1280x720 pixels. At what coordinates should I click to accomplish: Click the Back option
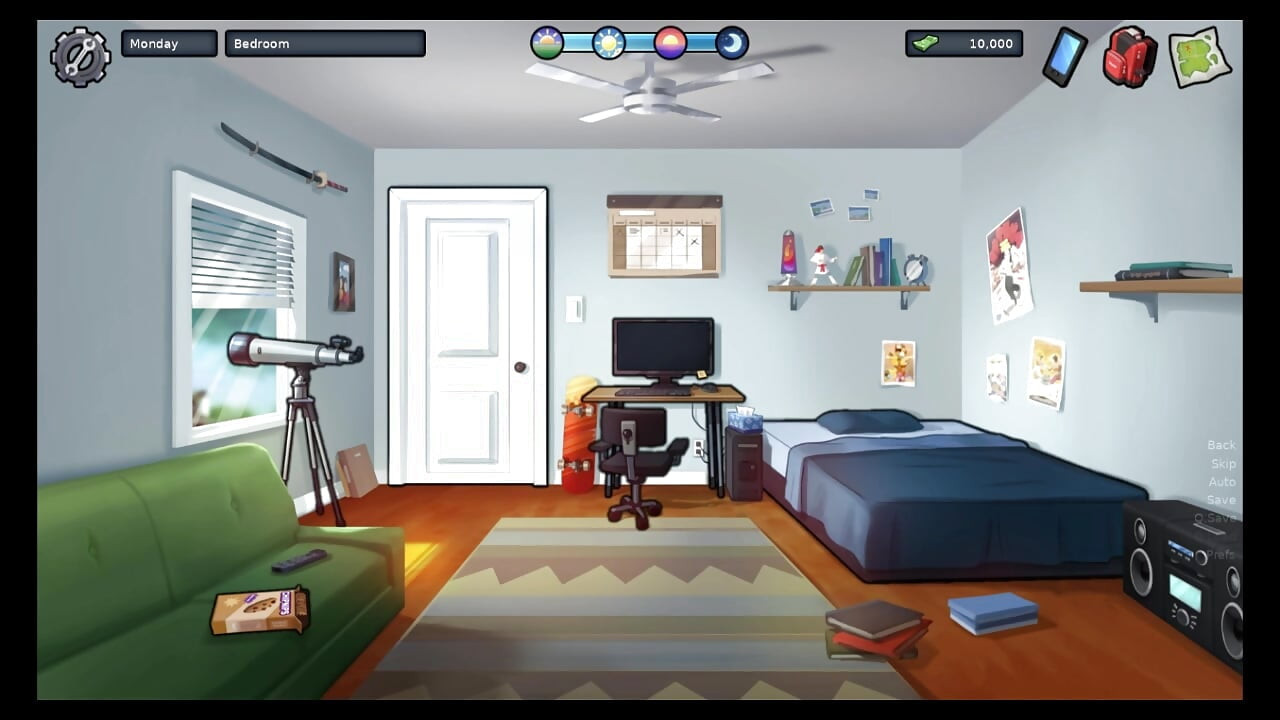1221,444
